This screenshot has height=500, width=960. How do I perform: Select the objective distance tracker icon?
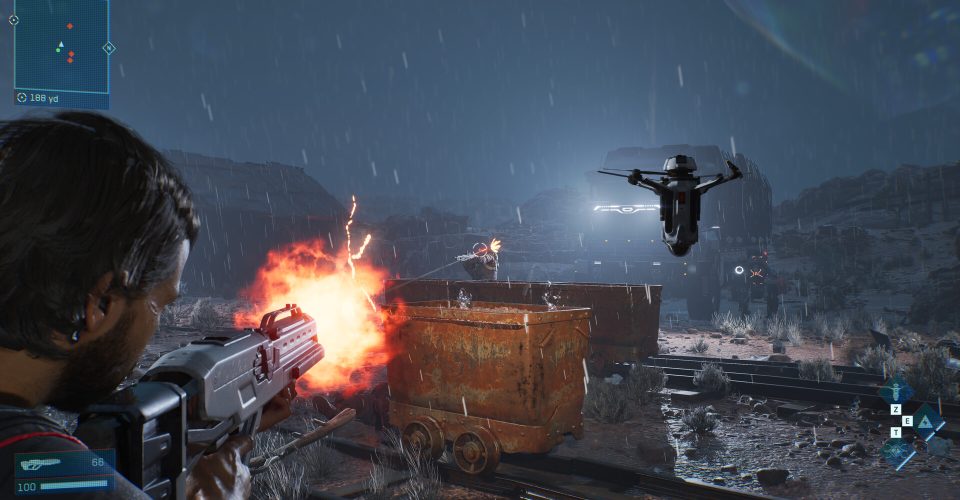(22, 98)
